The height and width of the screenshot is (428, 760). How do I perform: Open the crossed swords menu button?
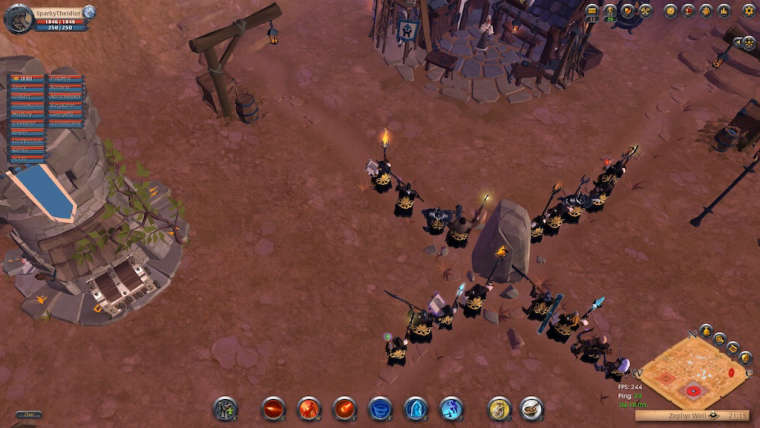click(646, 11)
